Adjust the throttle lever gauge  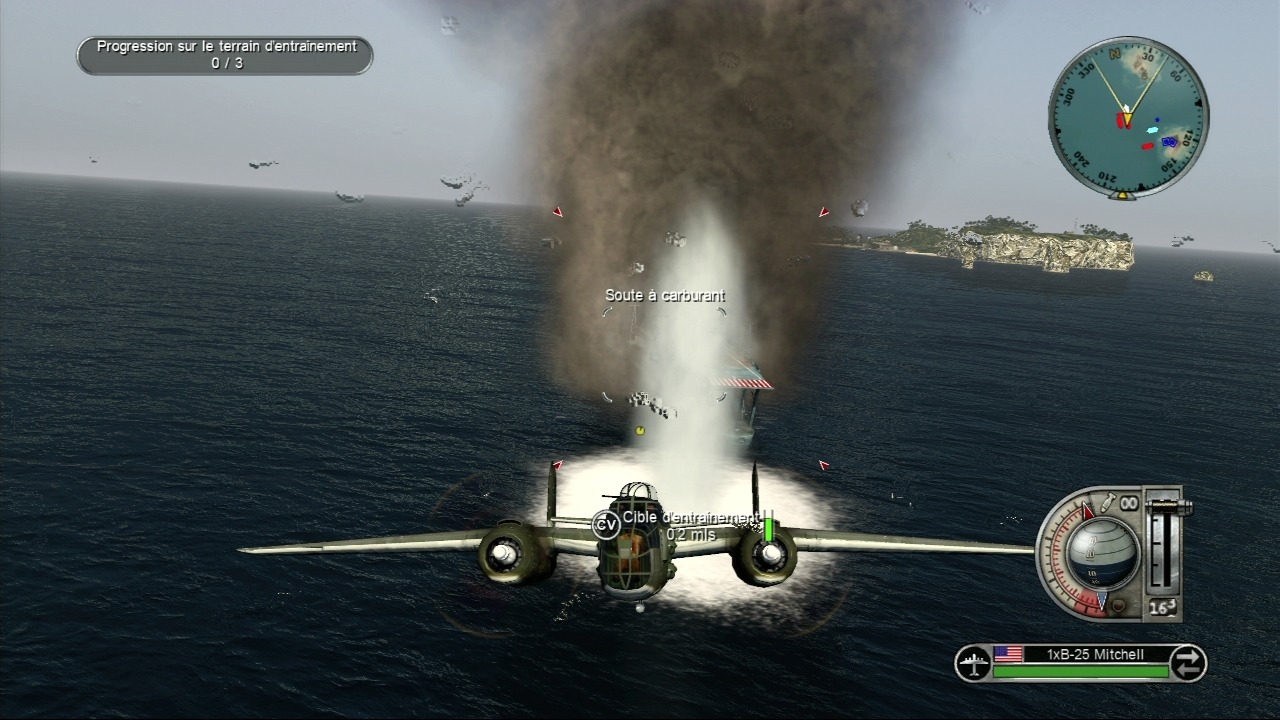(1160, 545)
